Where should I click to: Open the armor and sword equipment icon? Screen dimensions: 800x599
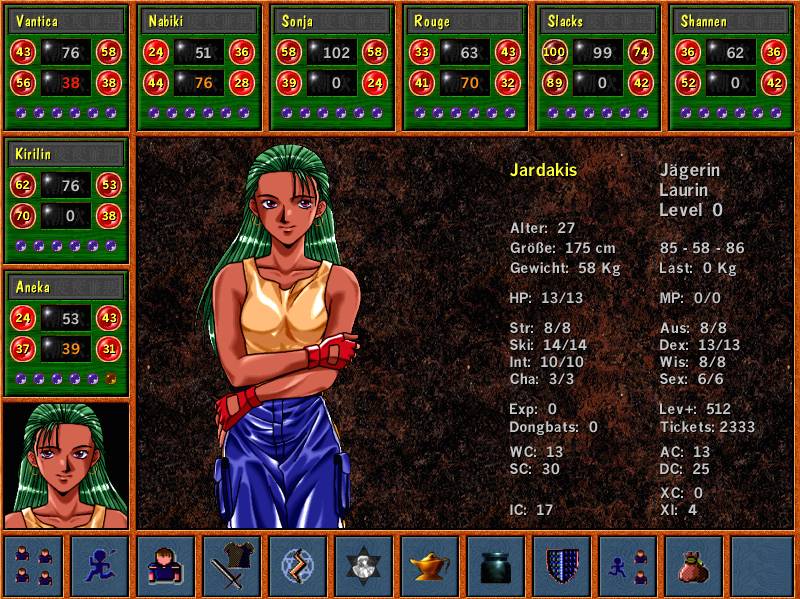click(x=232, y=565)
